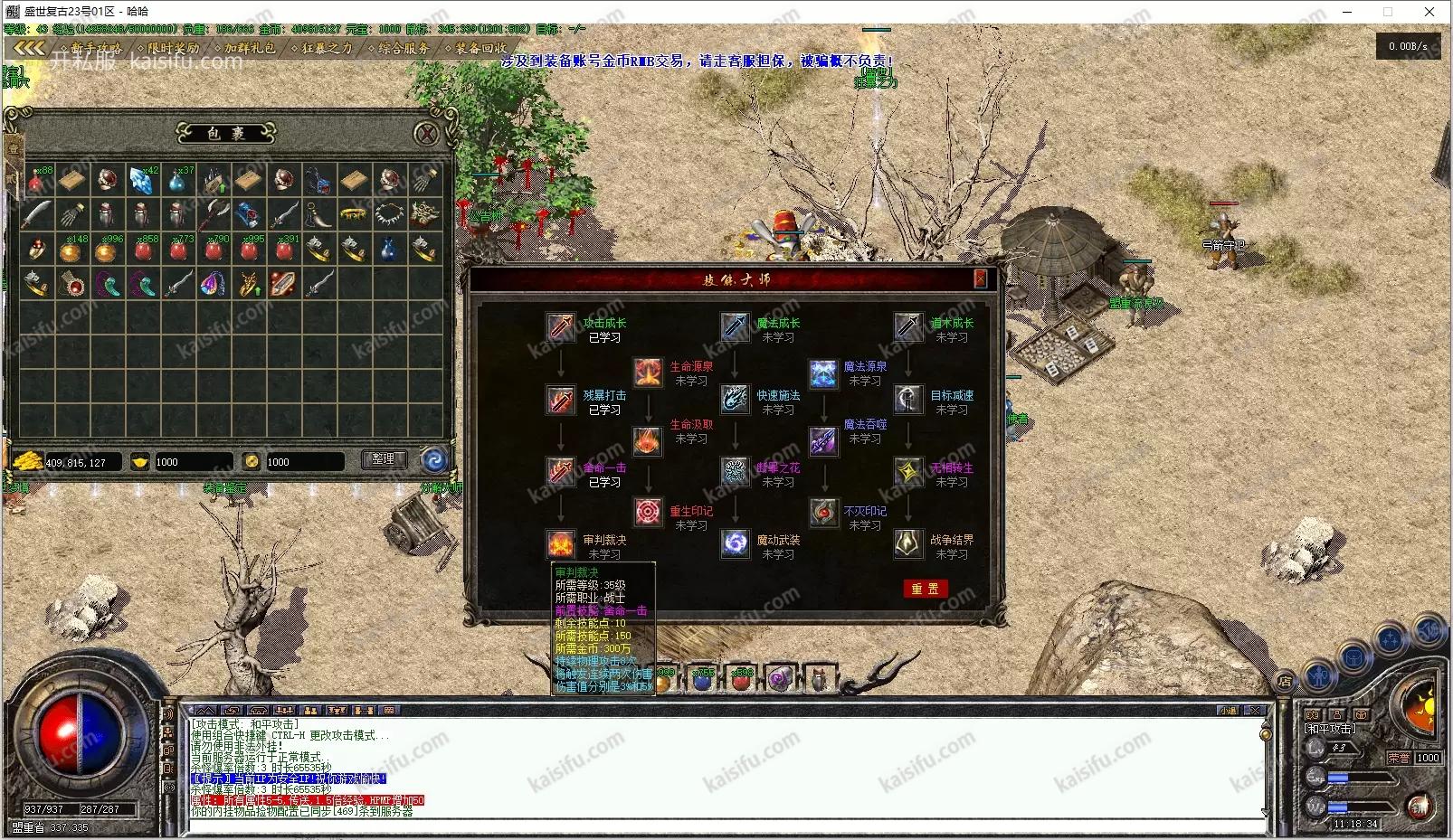Screen dimensions: 1453x840
Task: Select the 生命源泉 skill icon
Action: [x=648, y=372]
